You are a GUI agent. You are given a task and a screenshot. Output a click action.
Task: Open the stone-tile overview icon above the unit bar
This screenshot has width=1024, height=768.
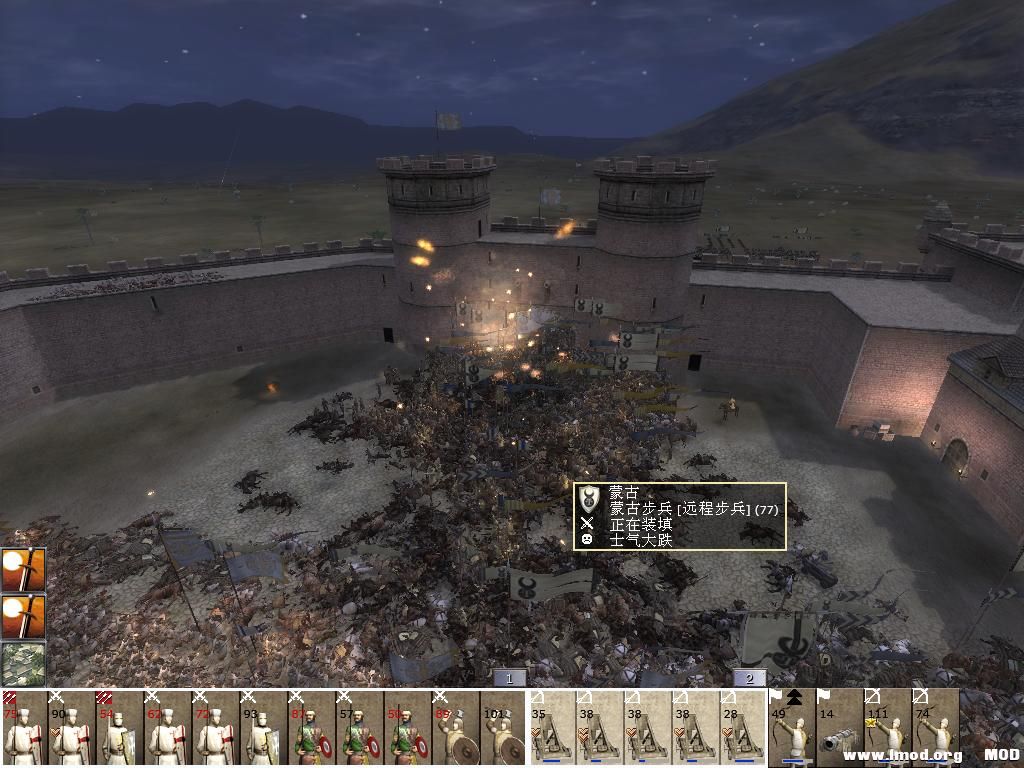[x=22, y=663]
